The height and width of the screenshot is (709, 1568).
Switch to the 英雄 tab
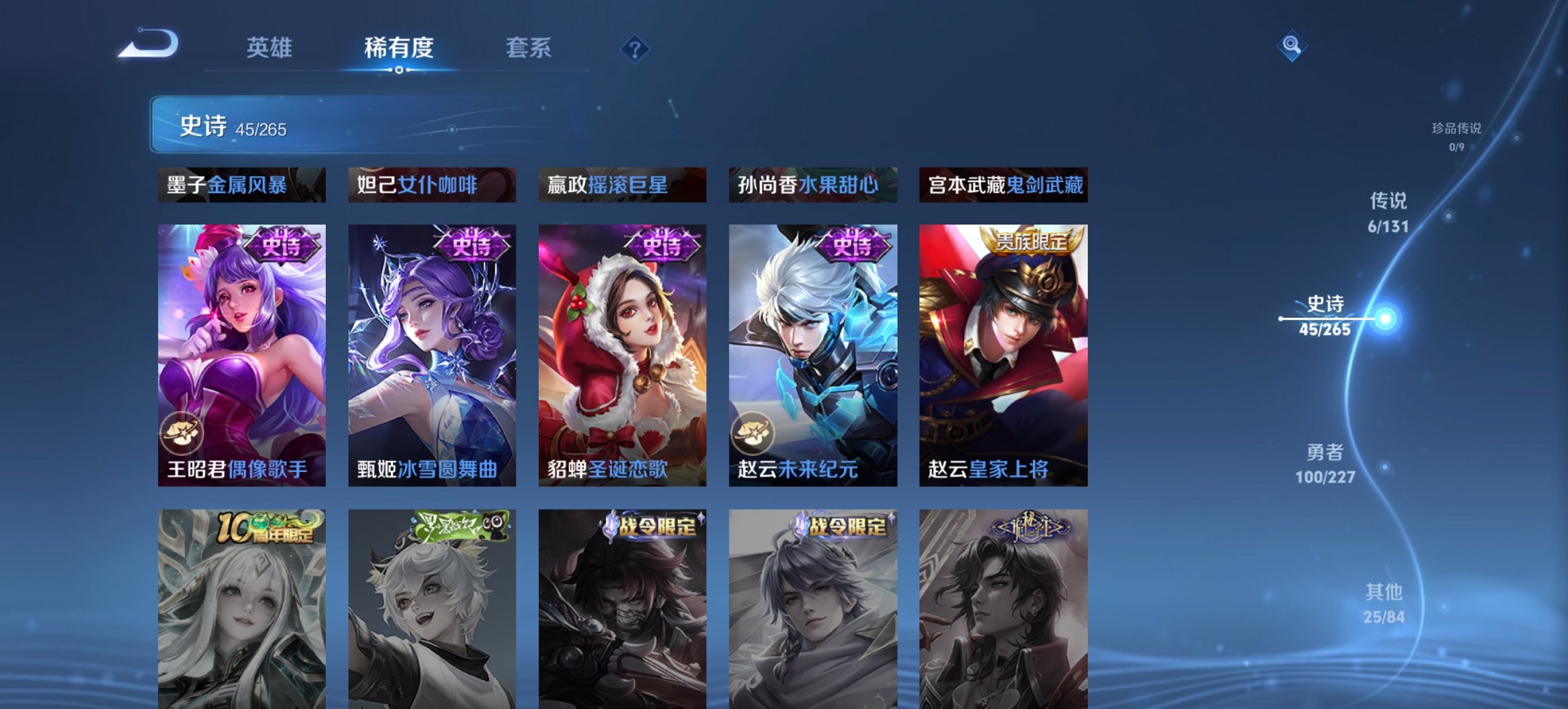271,48
